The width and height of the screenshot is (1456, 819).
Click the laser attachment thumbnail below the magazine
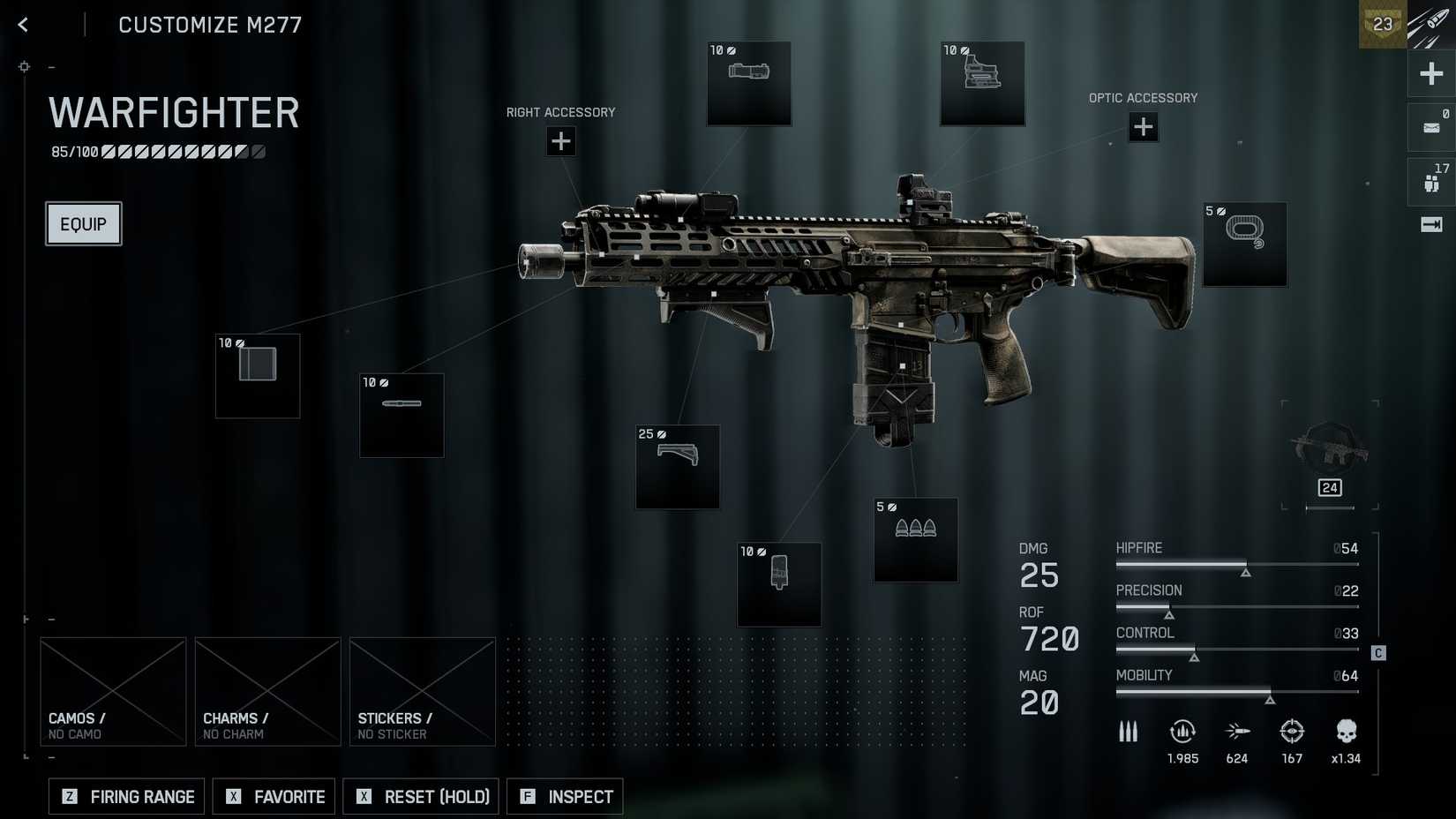coord(778,584)
